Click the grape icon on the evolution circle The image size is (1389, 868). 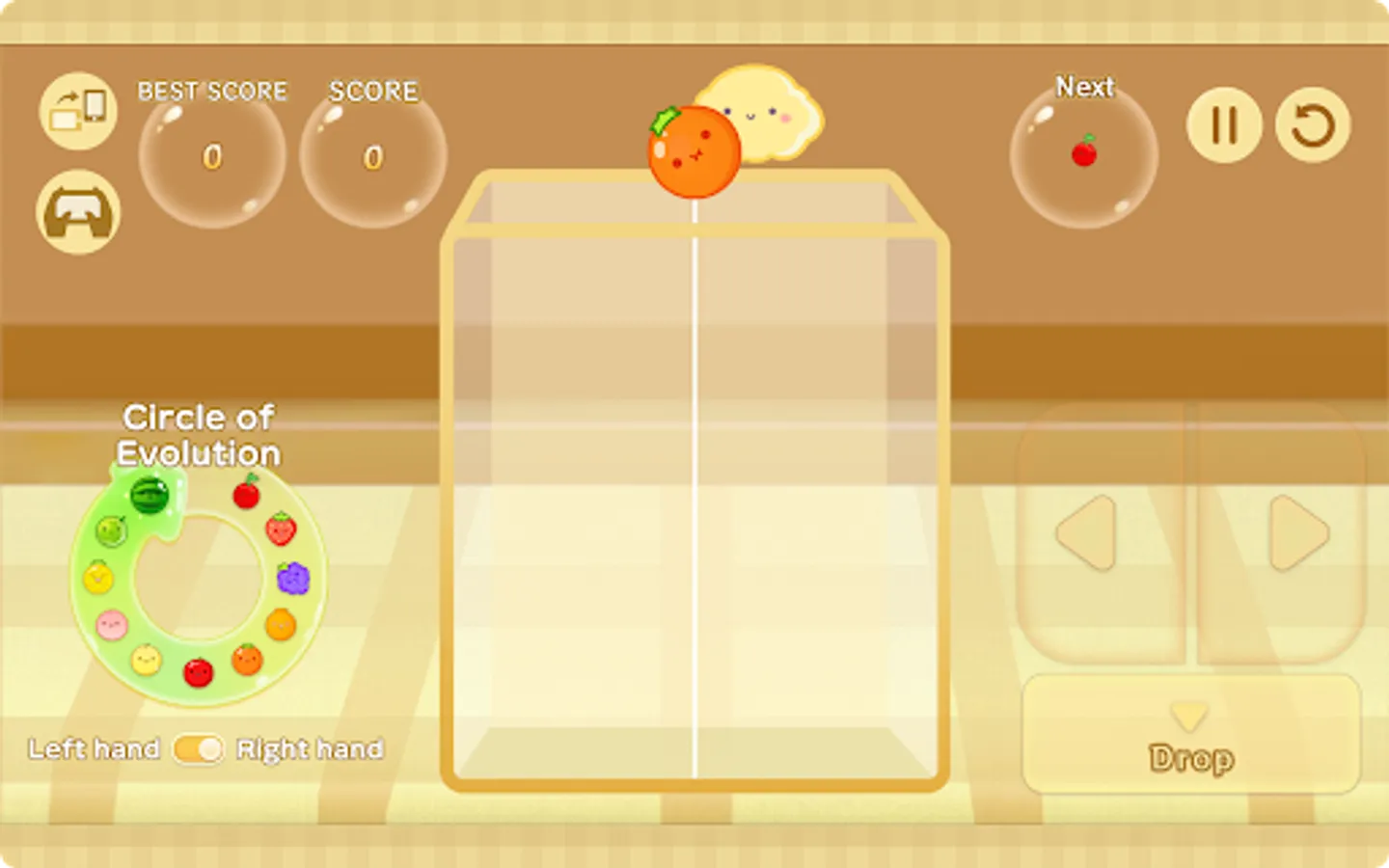(293, 580)
